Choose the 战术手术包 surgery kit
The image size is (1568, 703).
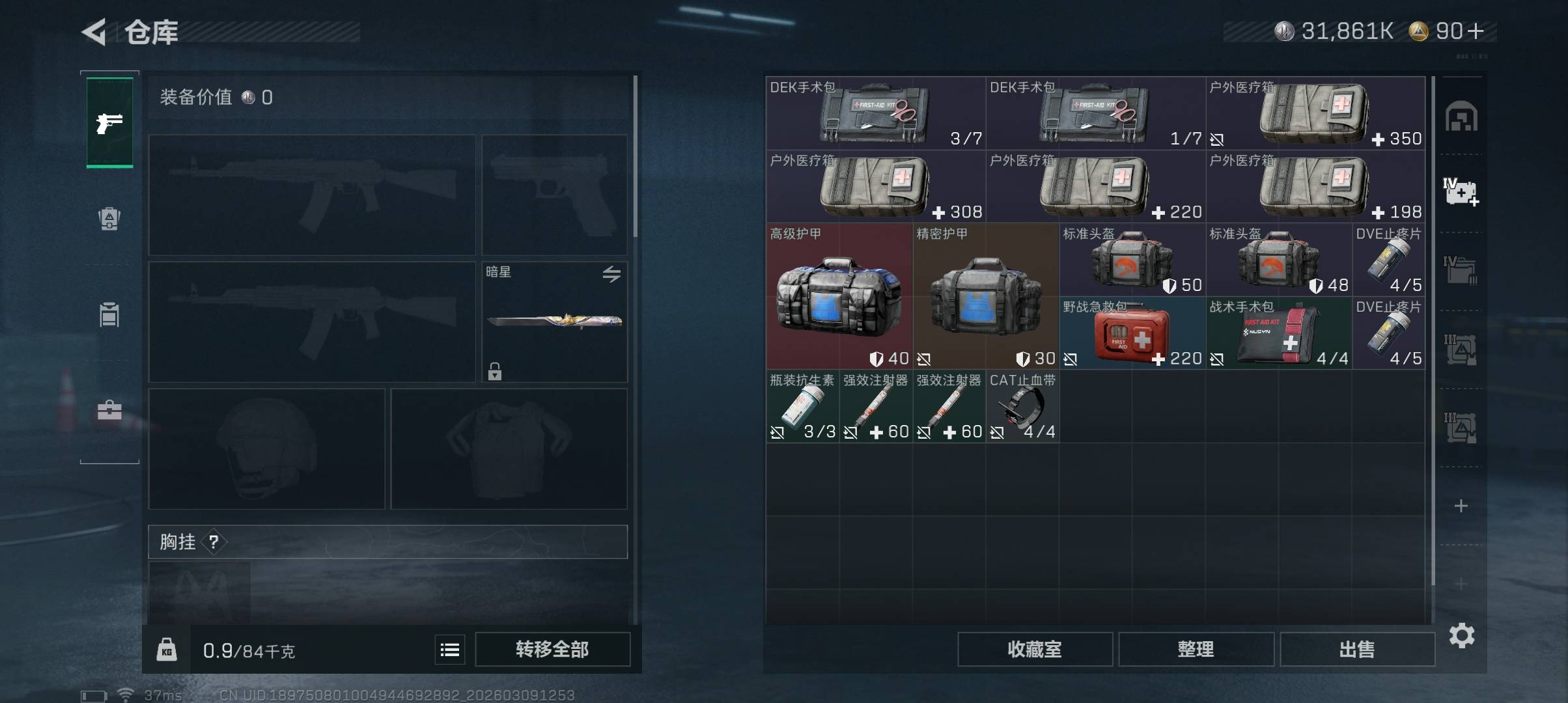click(x=1278, y=334)
